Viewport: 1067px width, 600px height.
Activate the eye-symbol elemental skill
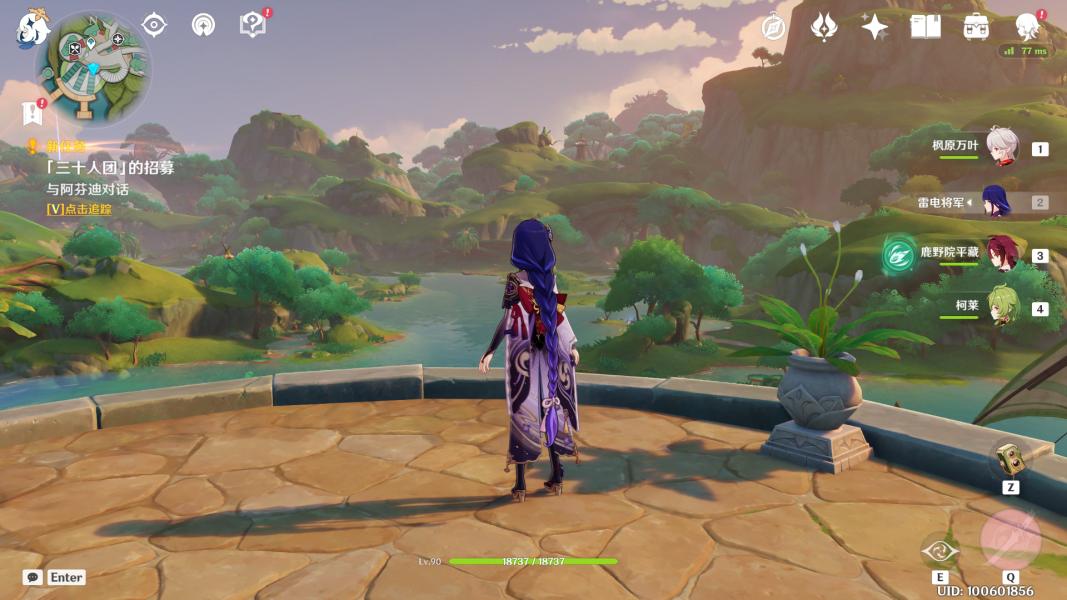[940, 551]
